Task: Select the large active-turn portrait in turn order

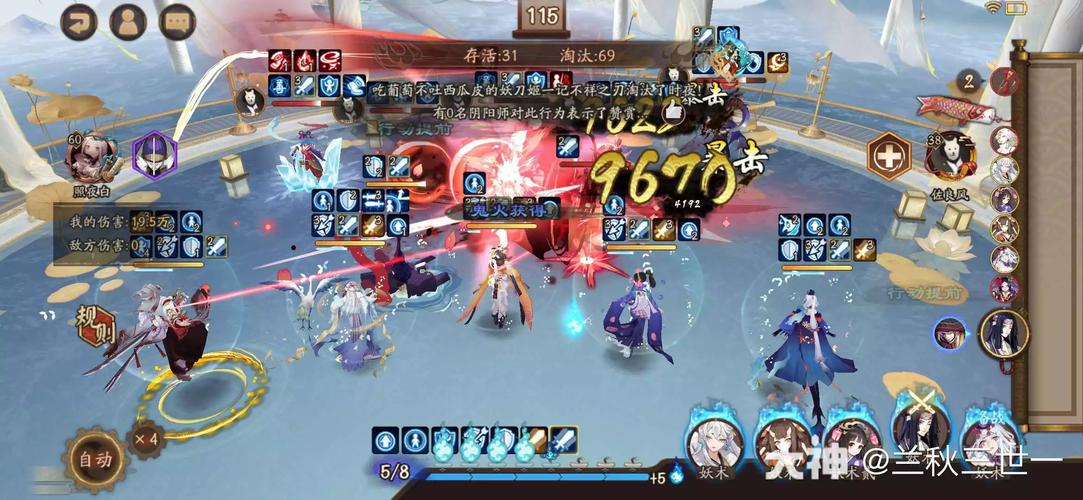Action: coord(1003,333)
